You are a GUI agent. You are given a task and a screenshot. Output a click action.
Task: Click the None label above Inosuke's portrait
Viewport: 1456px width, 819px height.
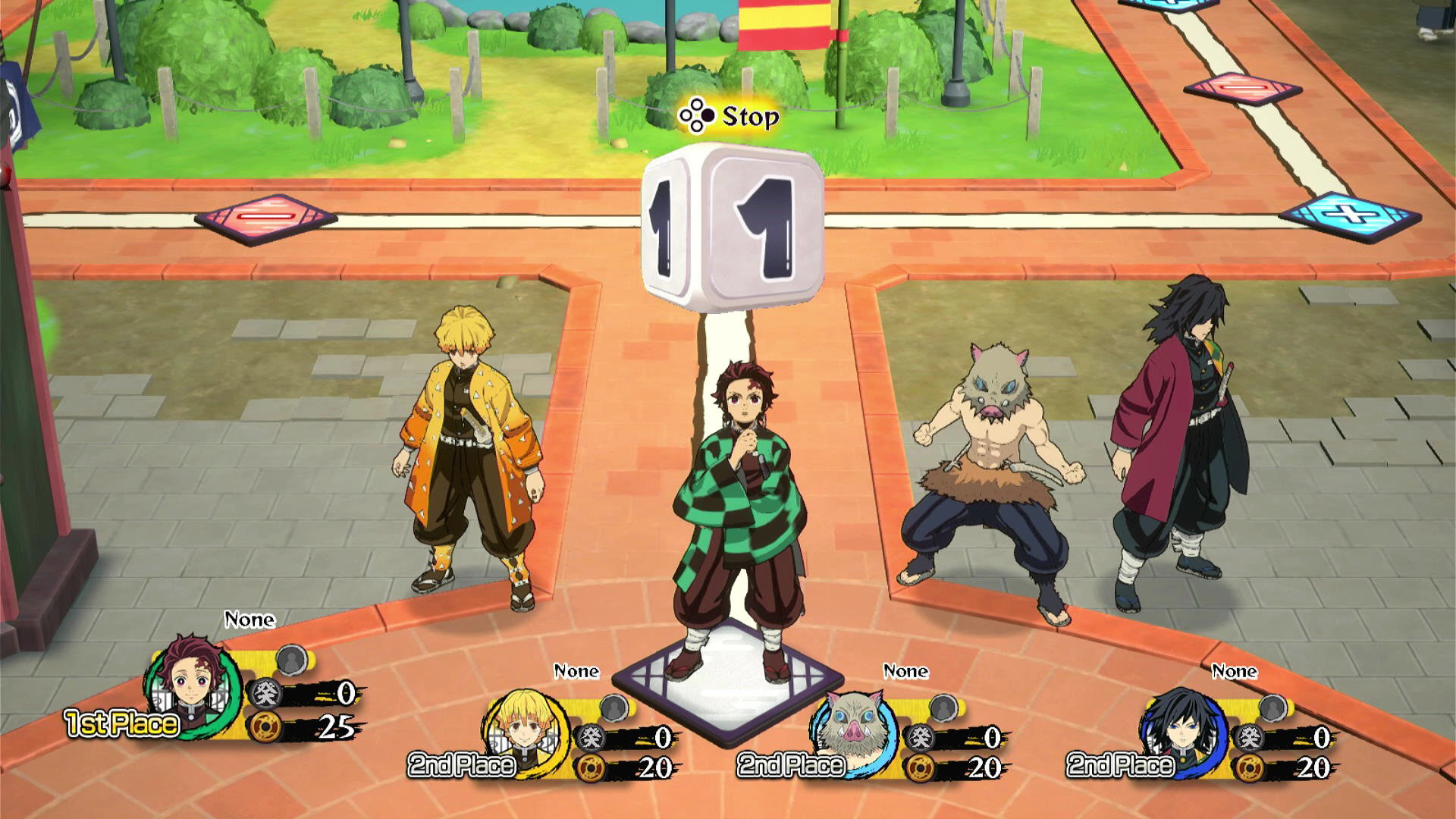[x=905, y=671]
